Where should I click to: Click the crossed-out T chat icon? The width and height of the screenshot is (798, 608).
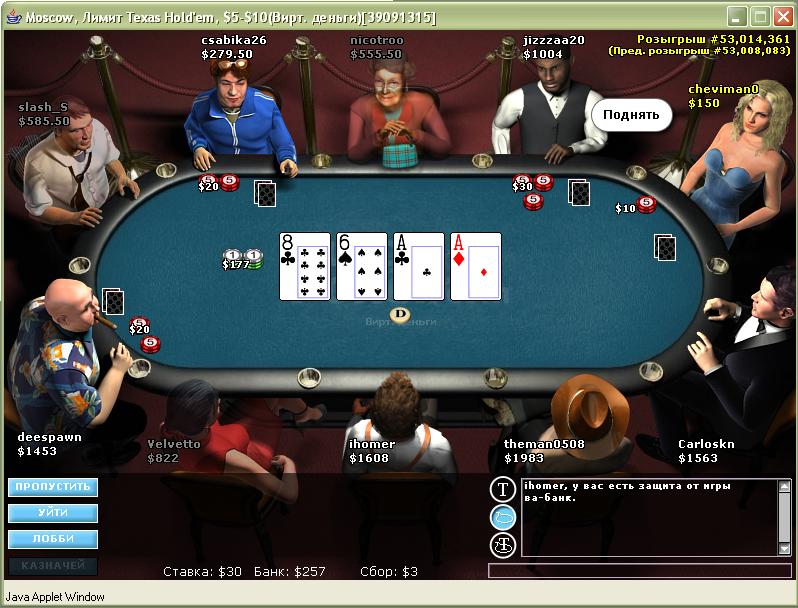(x=502, y=545)
